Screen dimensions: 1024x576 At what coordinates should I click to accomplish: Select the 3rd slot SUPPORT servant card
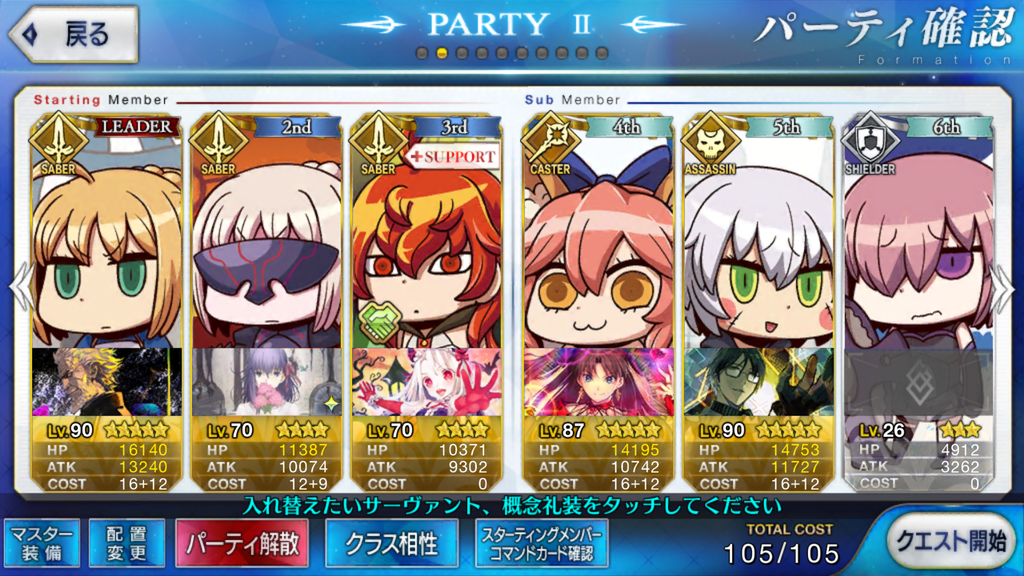click(x=427, y=250)
